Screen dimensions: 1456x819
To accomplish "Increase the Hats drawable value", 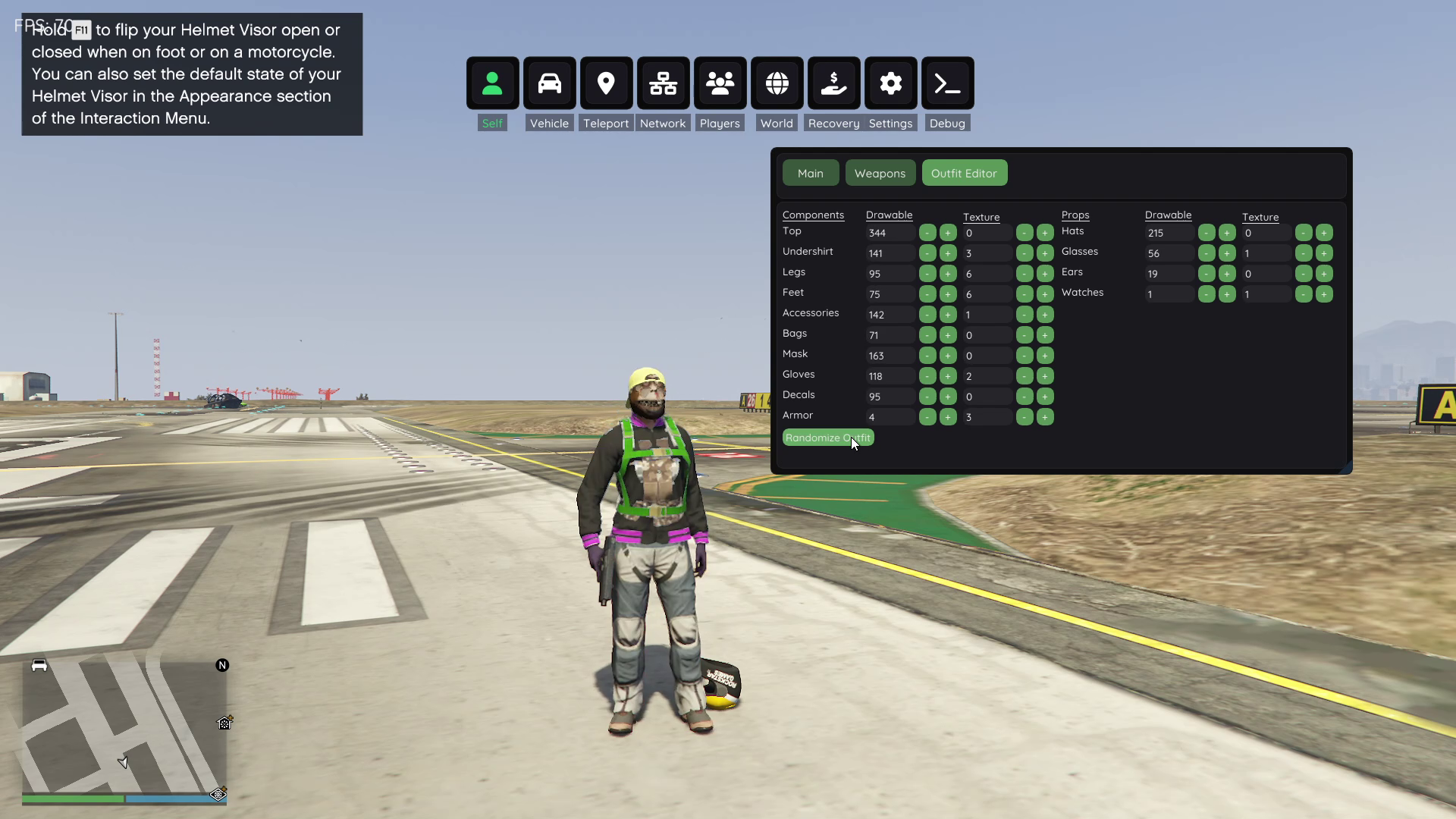I will click(1227, 233).
